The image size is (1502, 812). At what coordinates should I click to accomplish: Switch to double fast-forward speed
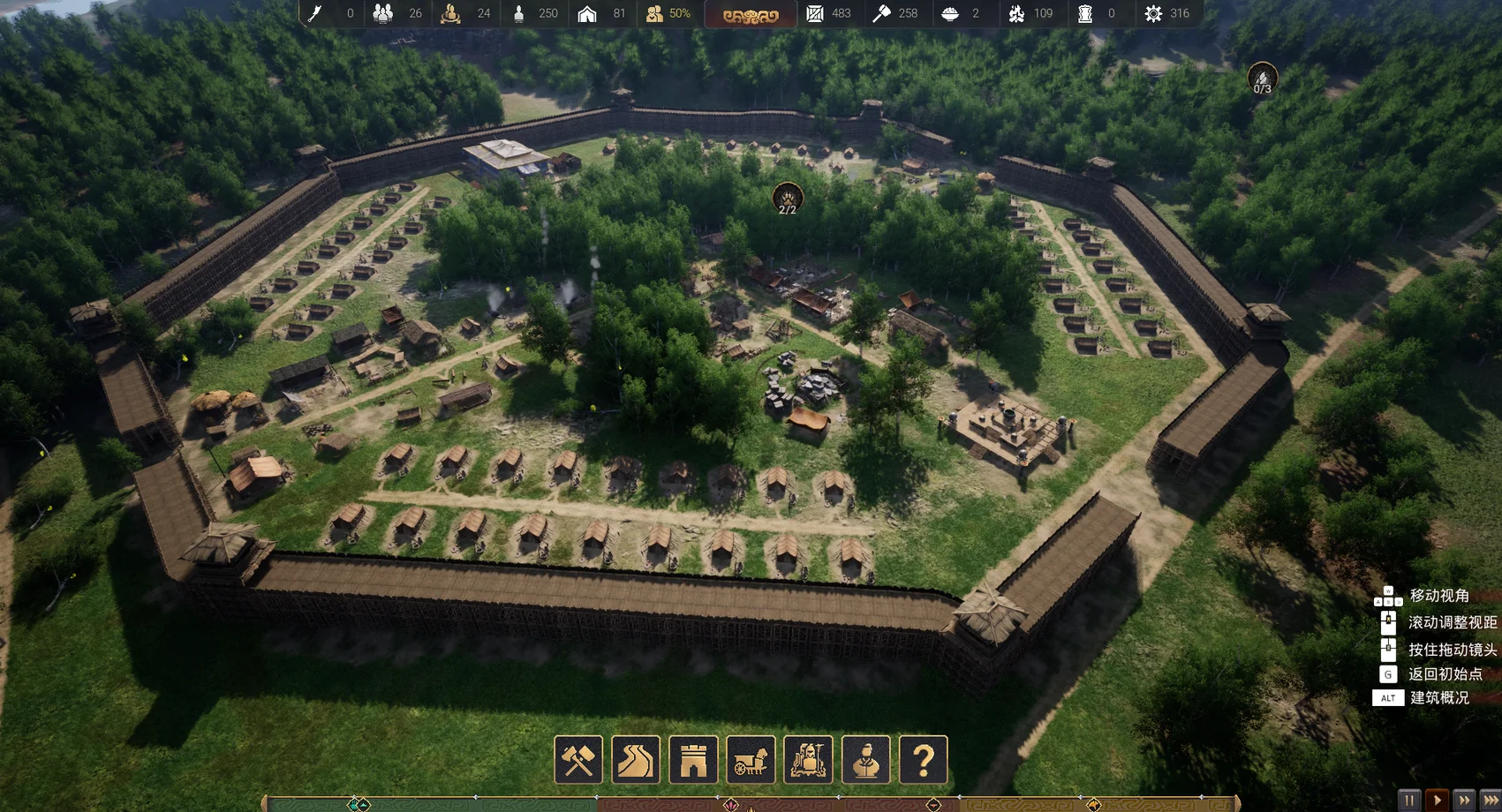point(1464,801)
